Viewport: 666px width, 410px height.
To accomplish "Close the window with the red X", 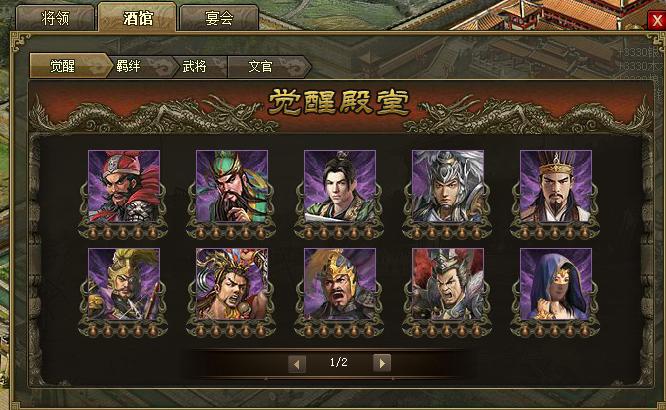I will tap(654, 20).
